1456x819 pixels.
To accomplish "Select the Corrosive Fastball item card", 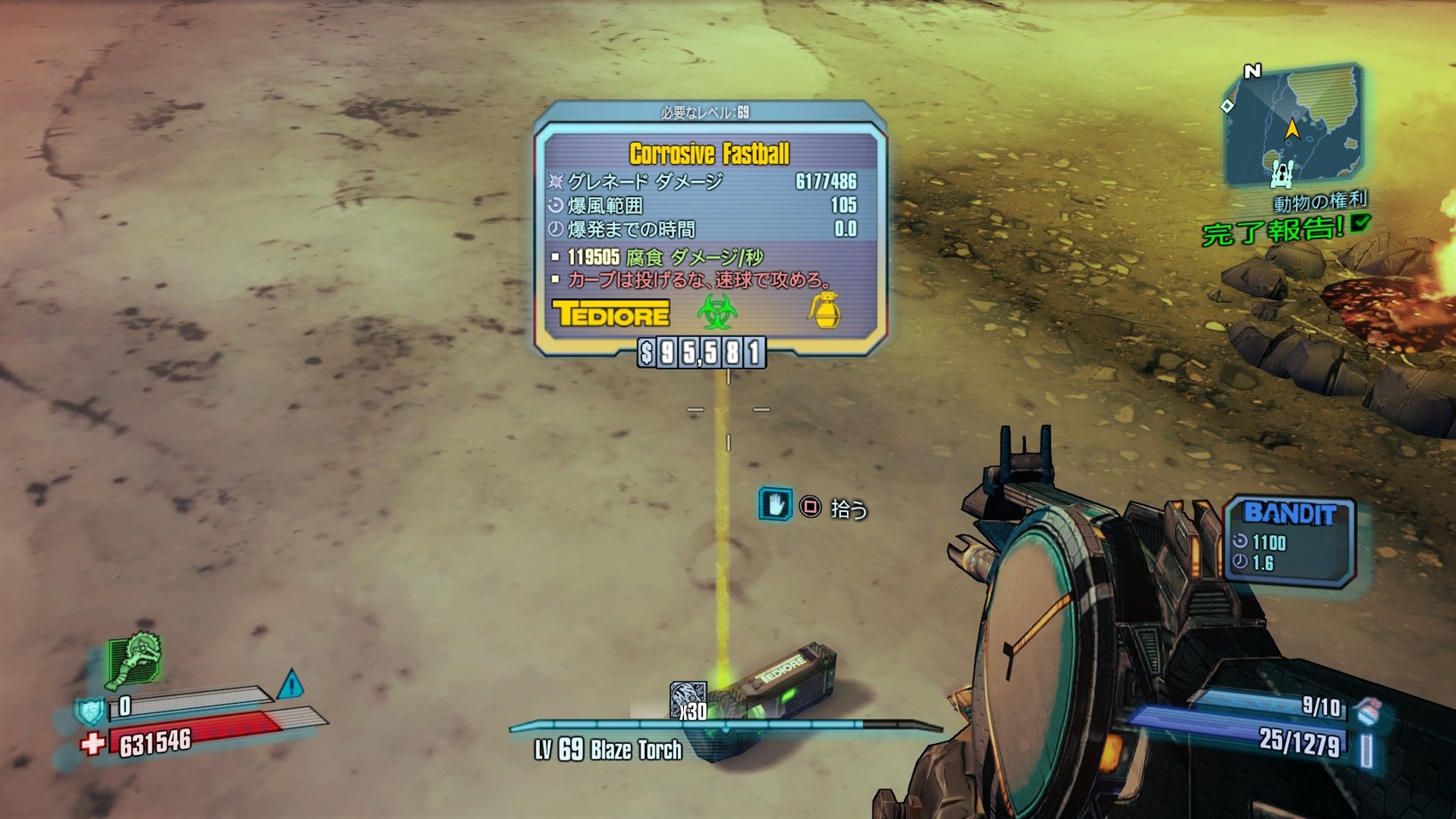I will (710, 228).
